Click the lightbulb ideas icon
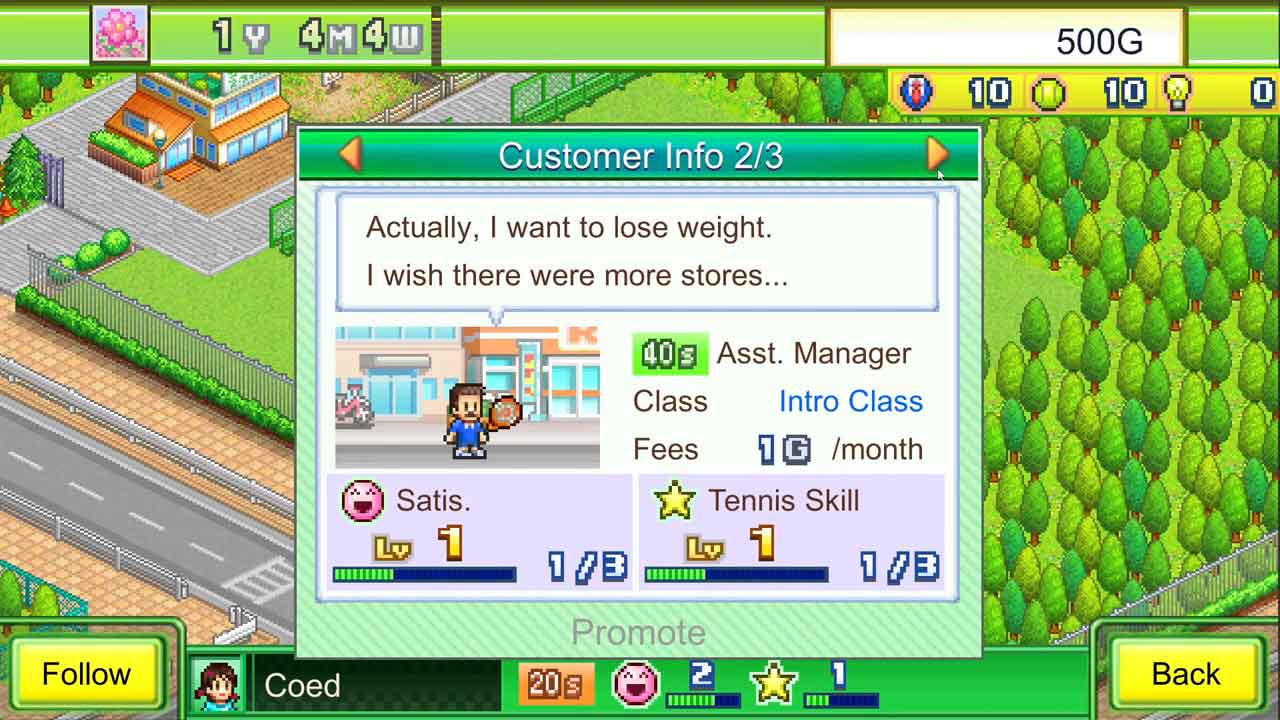 (x=1178, y=93)
